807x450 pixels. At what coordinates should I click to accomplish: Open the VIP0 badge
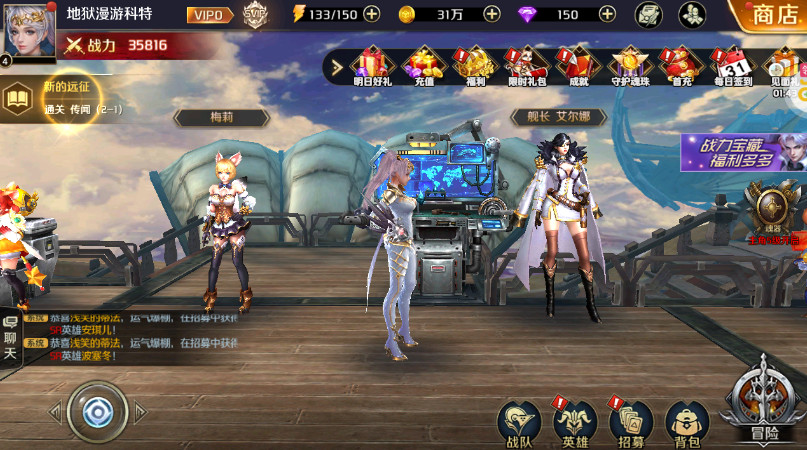click(210, 14)
